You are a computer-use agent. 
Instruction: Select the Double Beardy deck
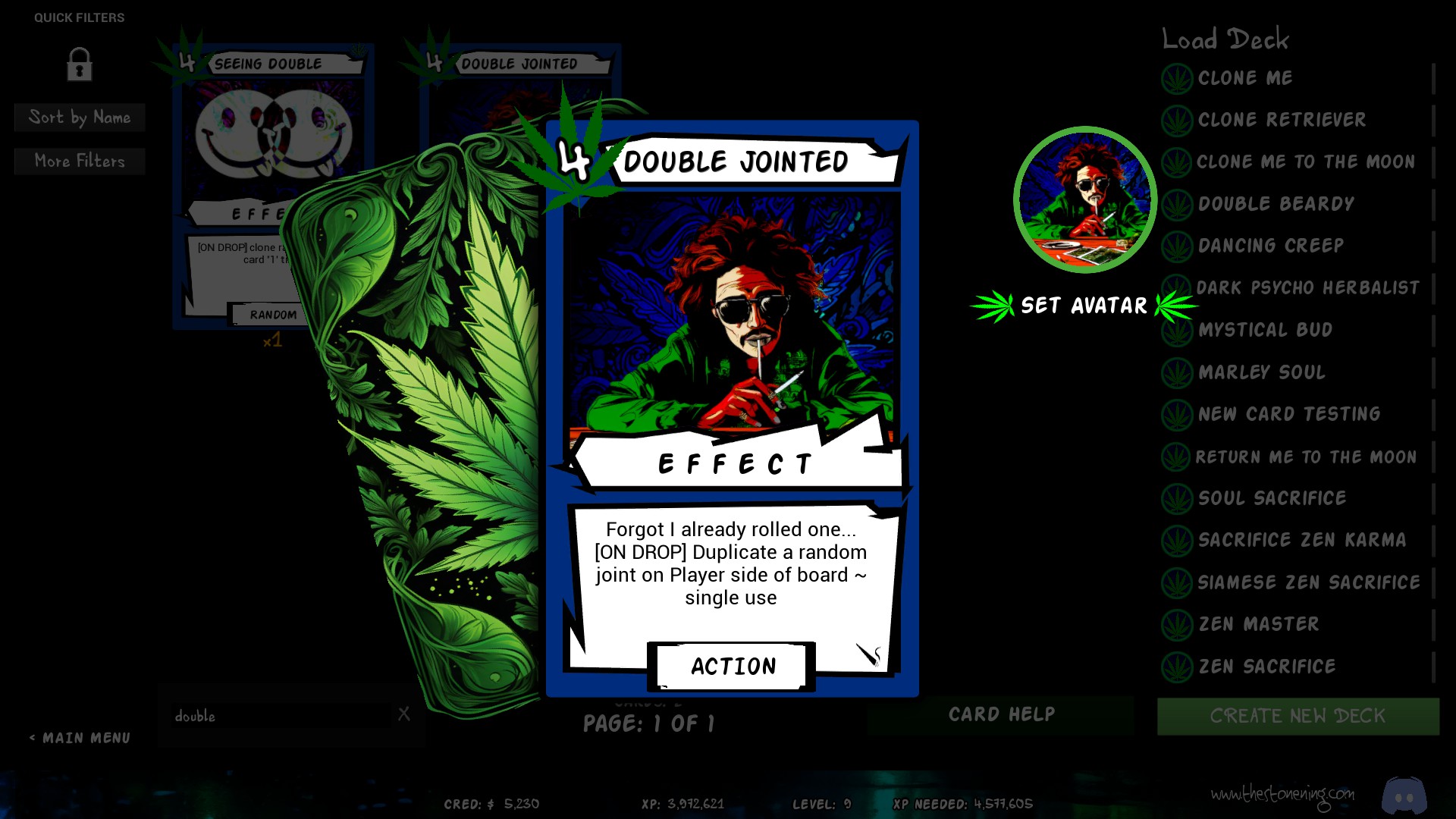point(1276,204)
